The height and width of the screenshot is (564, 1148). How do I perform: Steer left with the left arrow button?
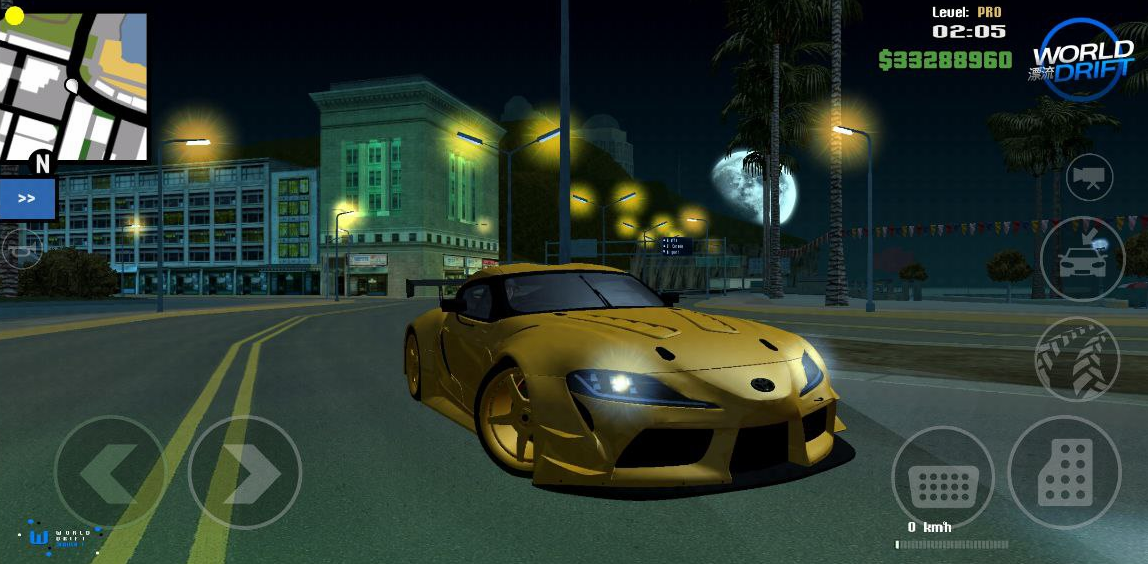(x=109, y=472)
